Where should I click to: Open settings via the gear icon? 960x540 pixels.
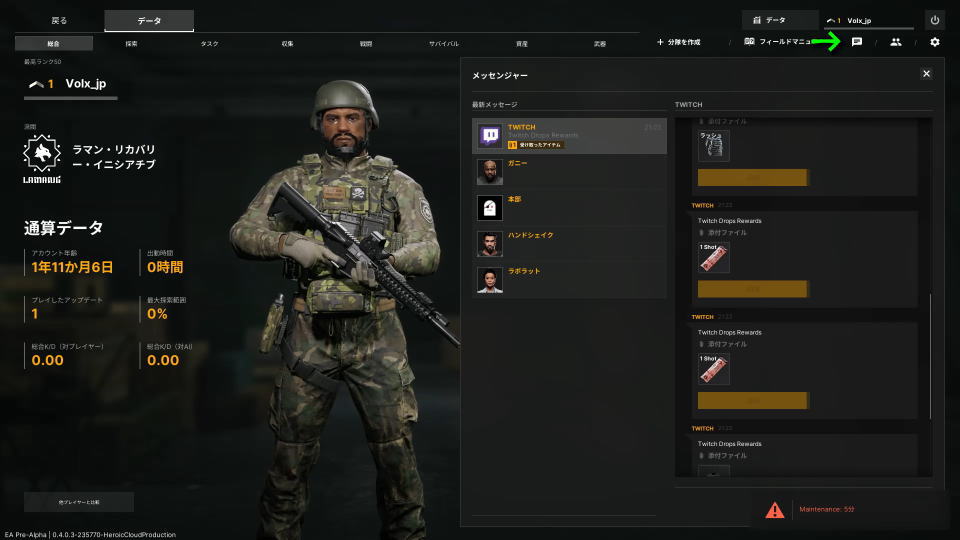[935, 42]
